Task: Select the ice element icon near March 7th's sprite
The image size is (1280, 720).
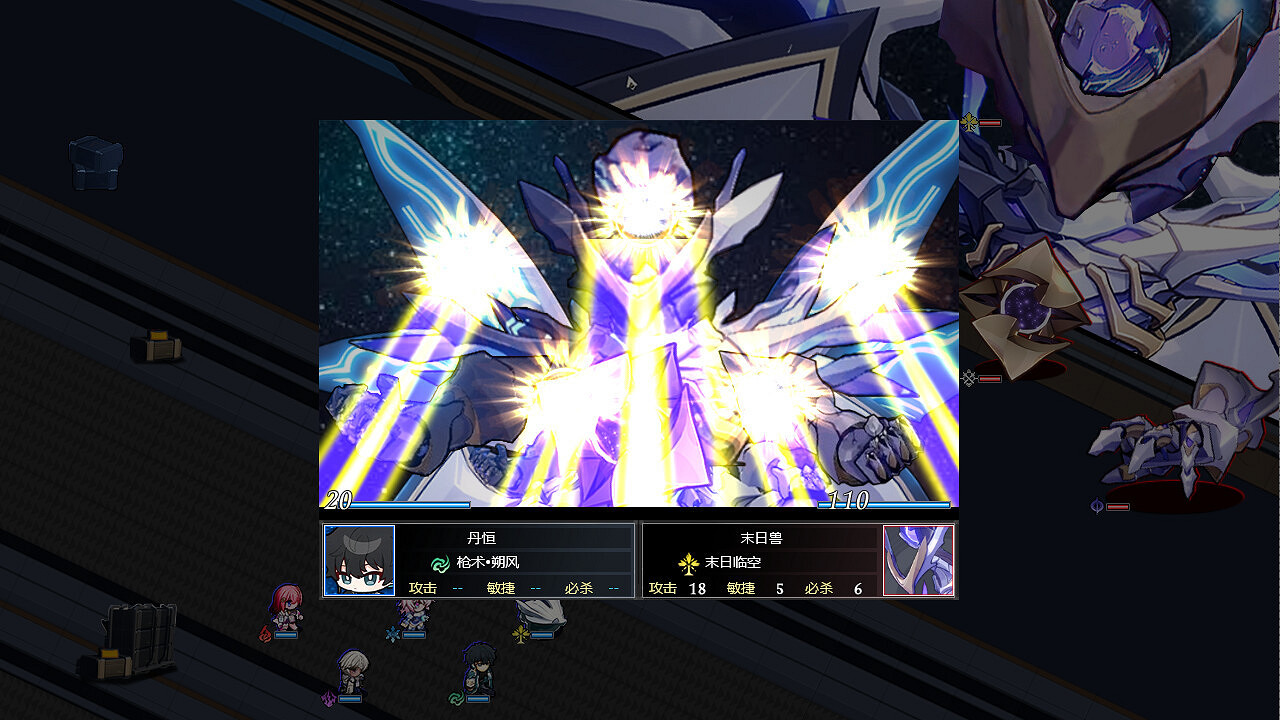Action: coord(392,633)
